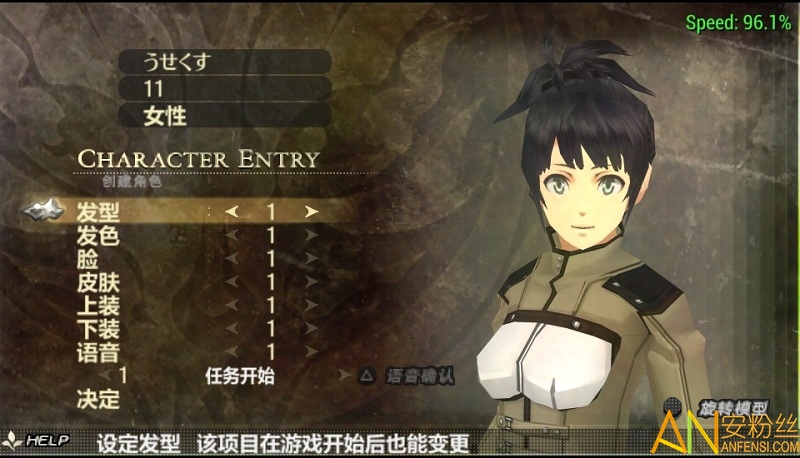
Task: Click the left arrow for 发型 hairstyle
Action: [x=232, y=212]
